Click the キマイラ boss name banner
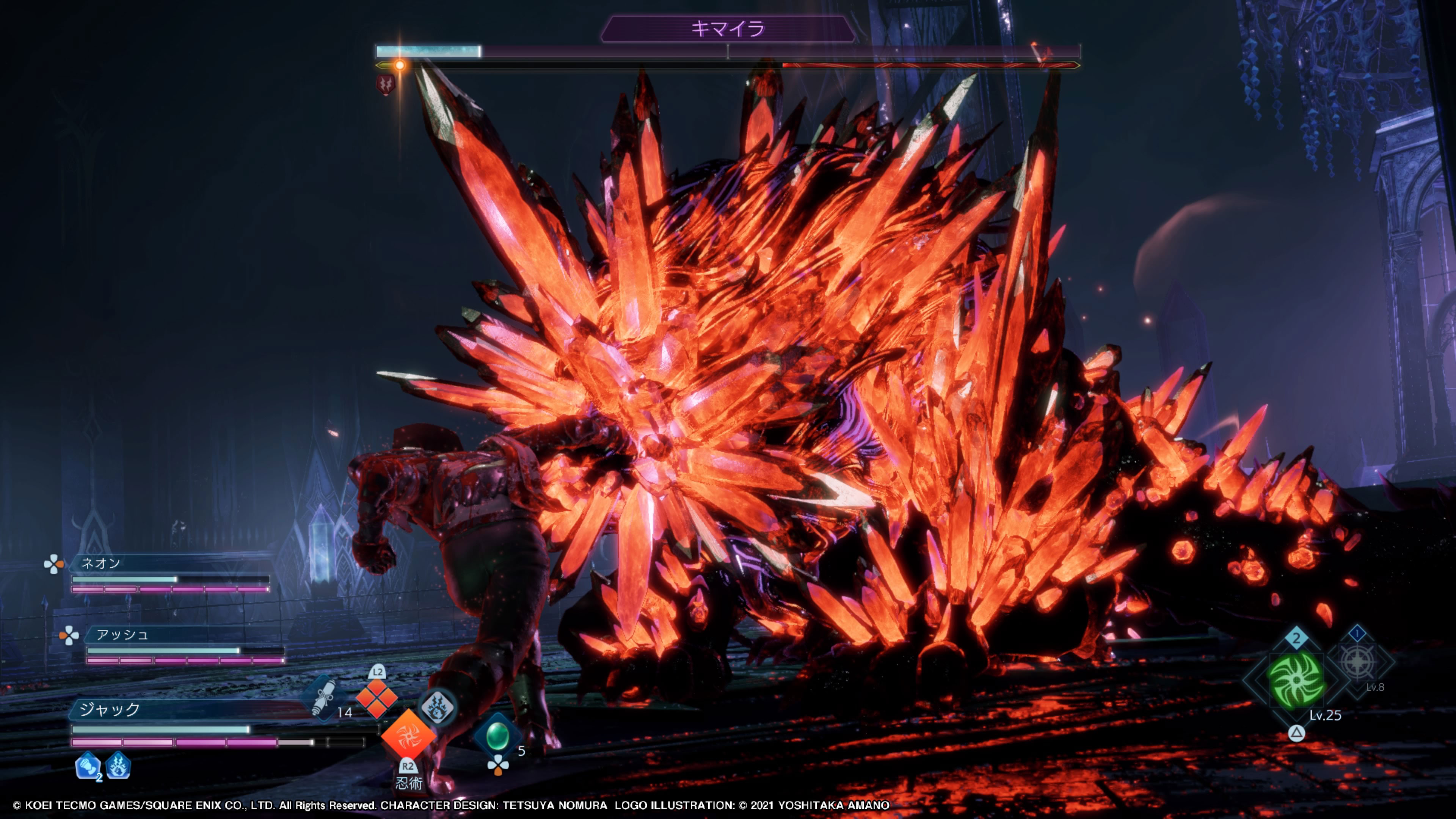The height and width of the screenshot is (819, 1456). (x=728, y=29)
